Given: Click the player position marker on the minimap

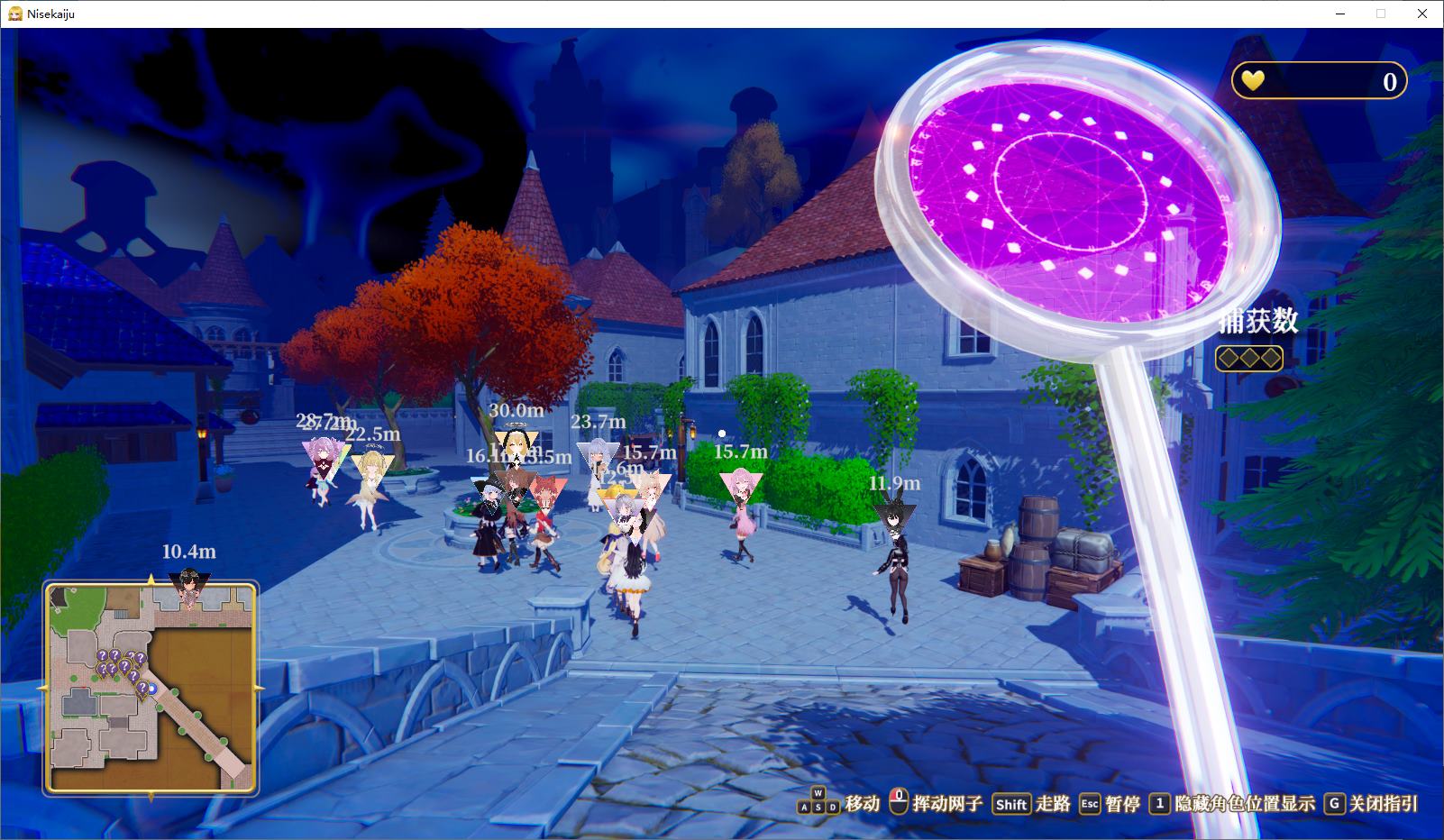Looking at the screenshot, I should pyautogui.click(x=152, y=689).
